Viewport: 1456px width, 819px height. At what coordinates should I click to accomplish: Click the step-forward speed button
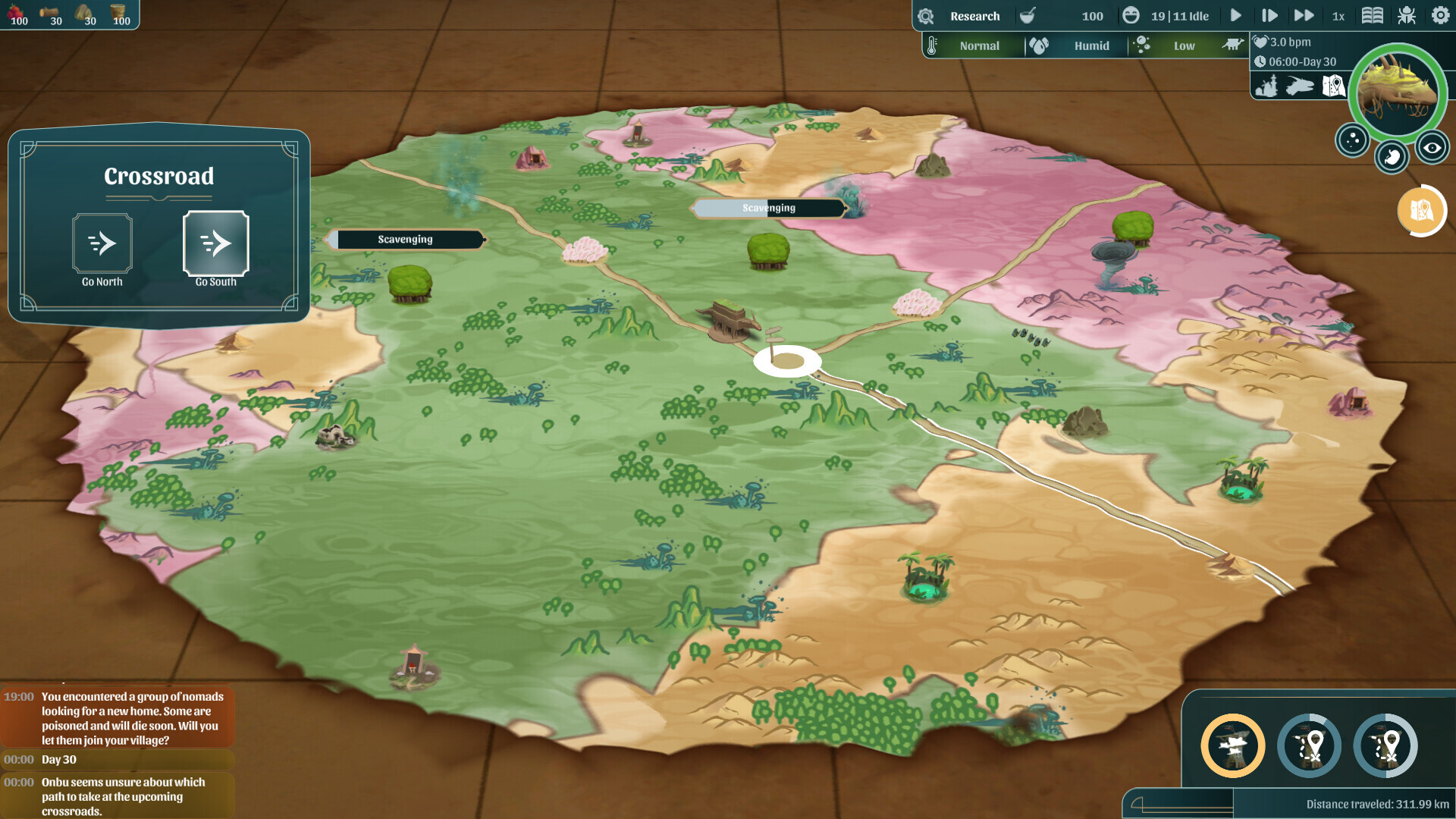[x=1269, y=15]
